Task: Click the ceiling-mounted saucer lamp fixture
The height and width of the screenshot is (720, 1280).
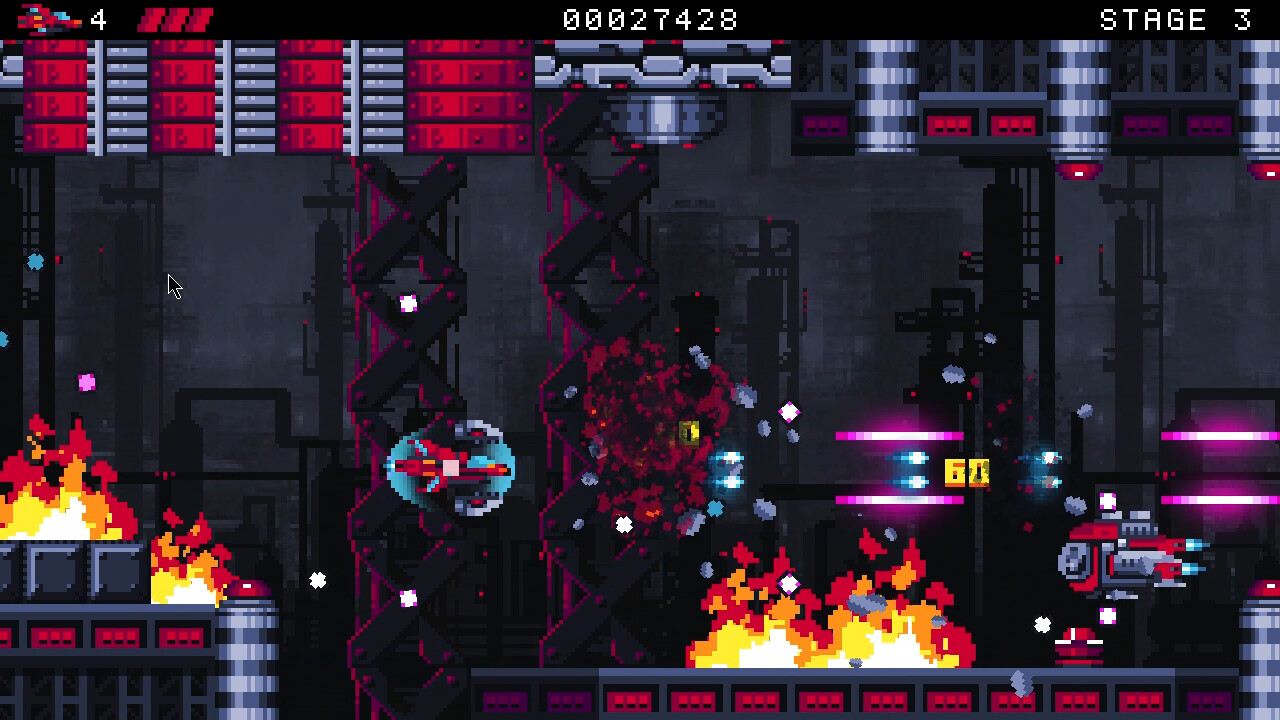Action: (665, 115)
